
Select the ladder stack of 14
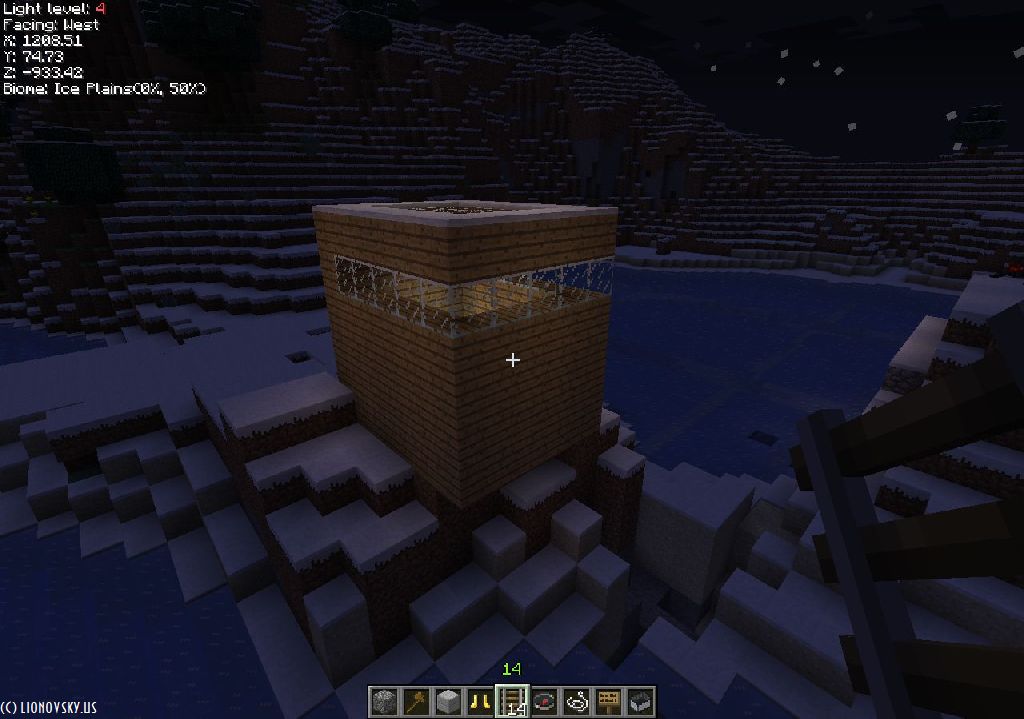512,701
